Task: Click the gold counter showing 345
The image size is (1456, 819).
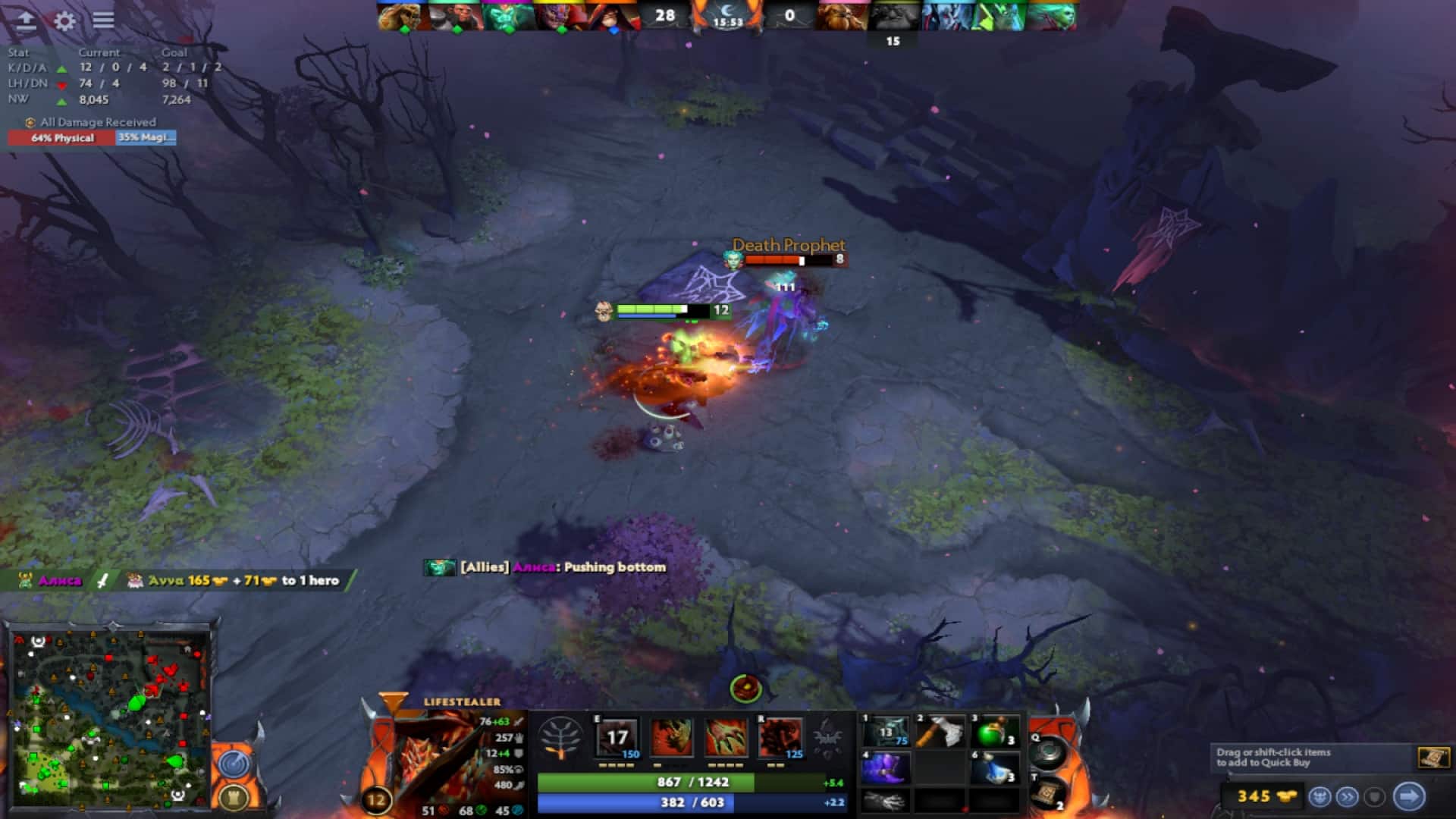Action: click(1255, 795)
